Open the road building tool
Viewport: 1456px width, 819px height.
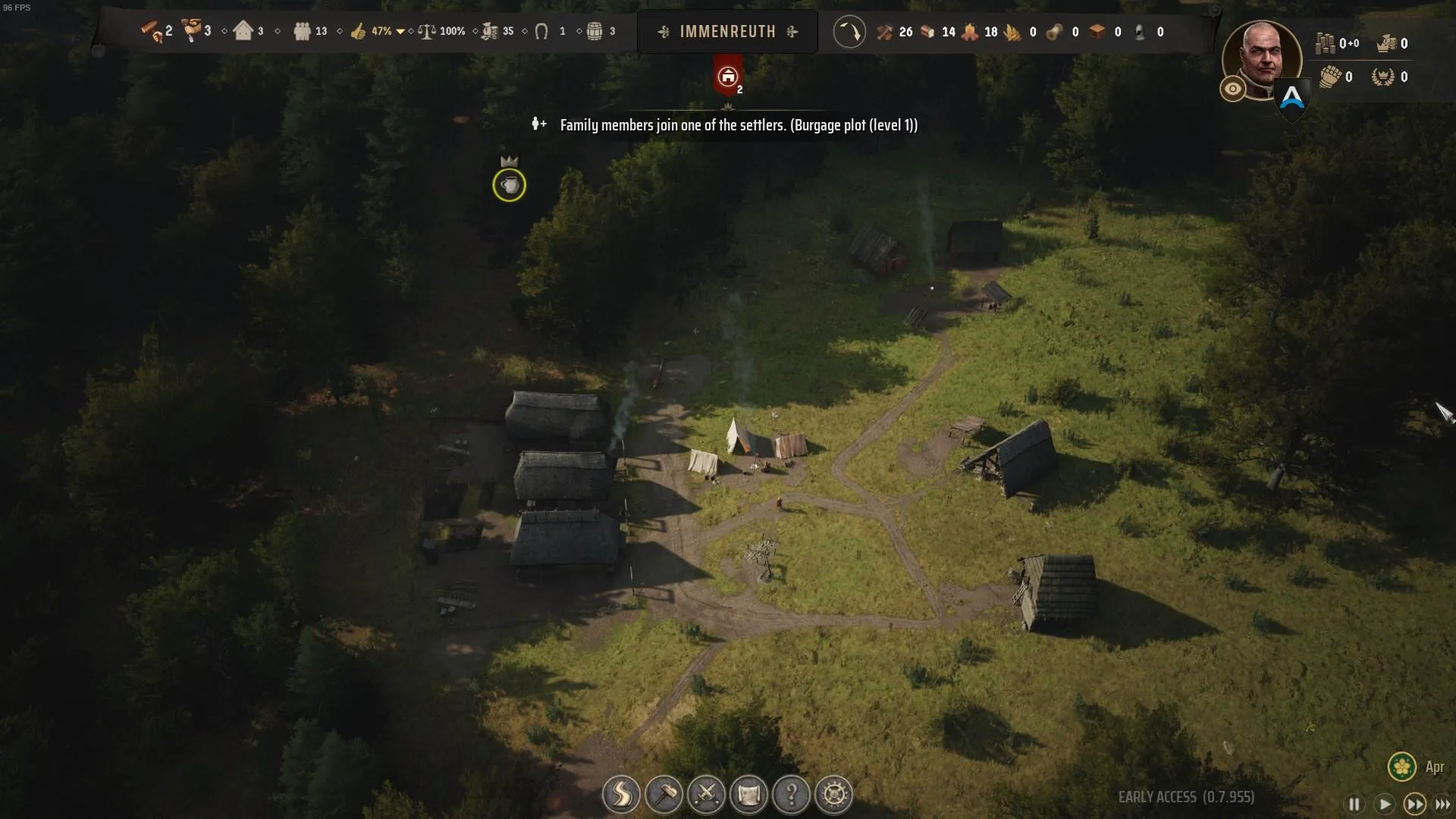(x=621, y=795)
